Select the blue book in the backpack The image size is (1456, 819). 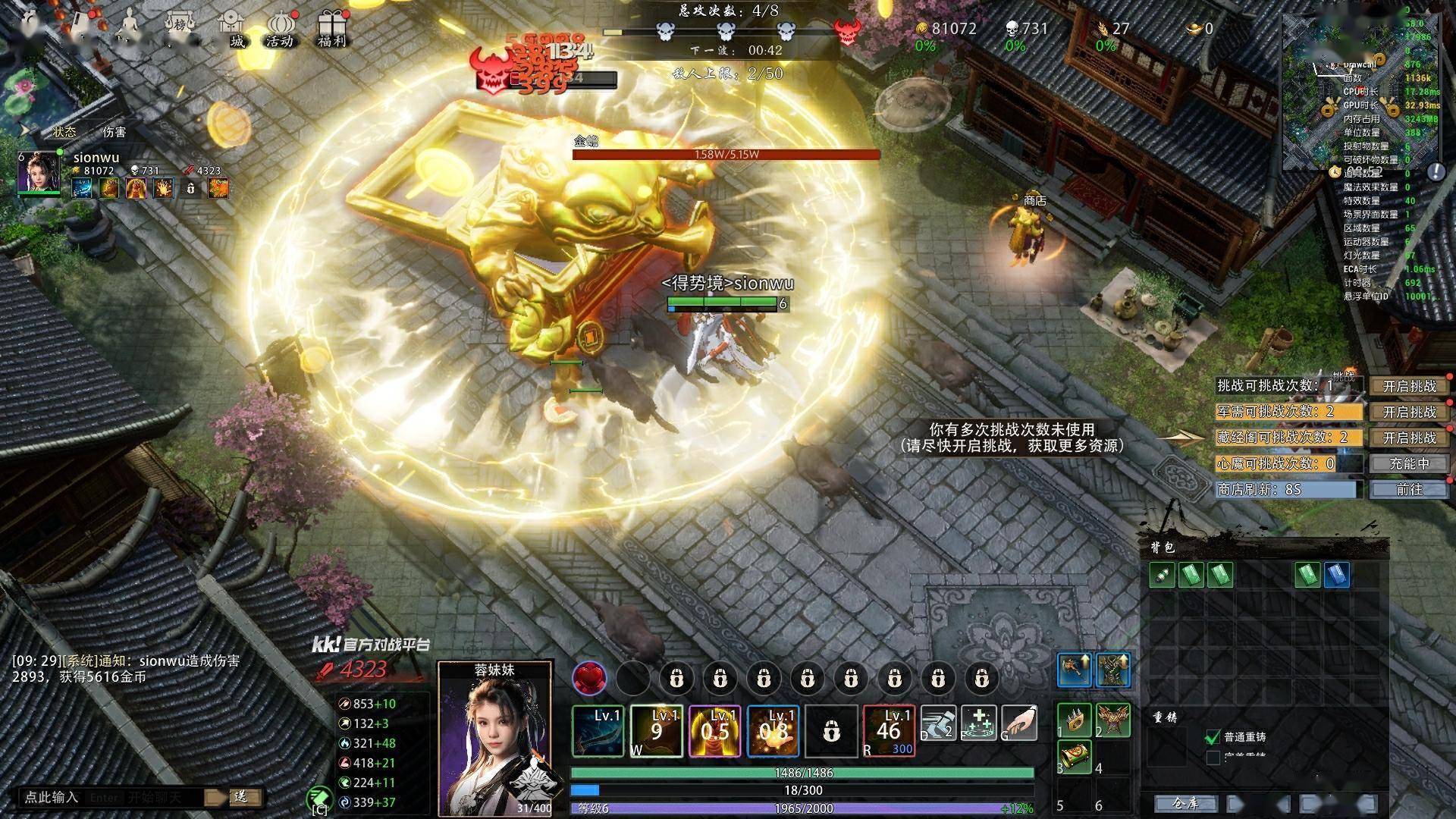(1337, 575)
